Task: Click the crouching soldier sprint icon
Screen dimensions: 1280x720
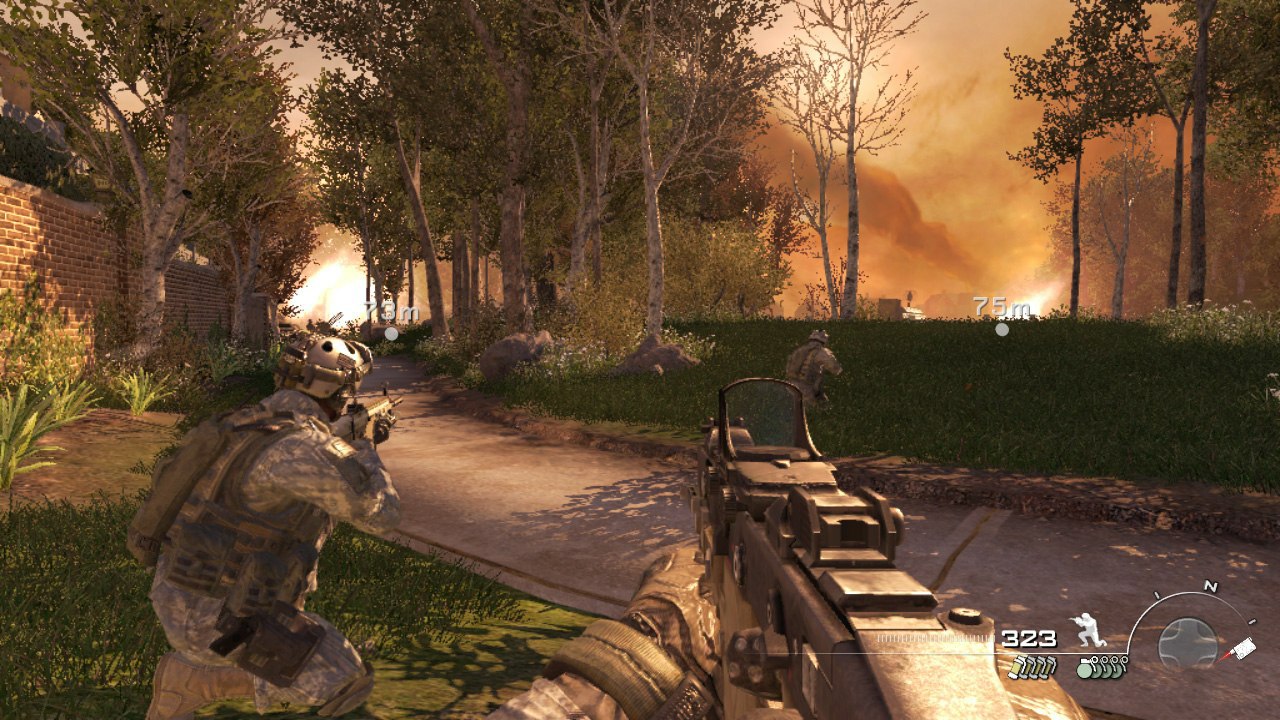Action: (x=1088, y=629)
